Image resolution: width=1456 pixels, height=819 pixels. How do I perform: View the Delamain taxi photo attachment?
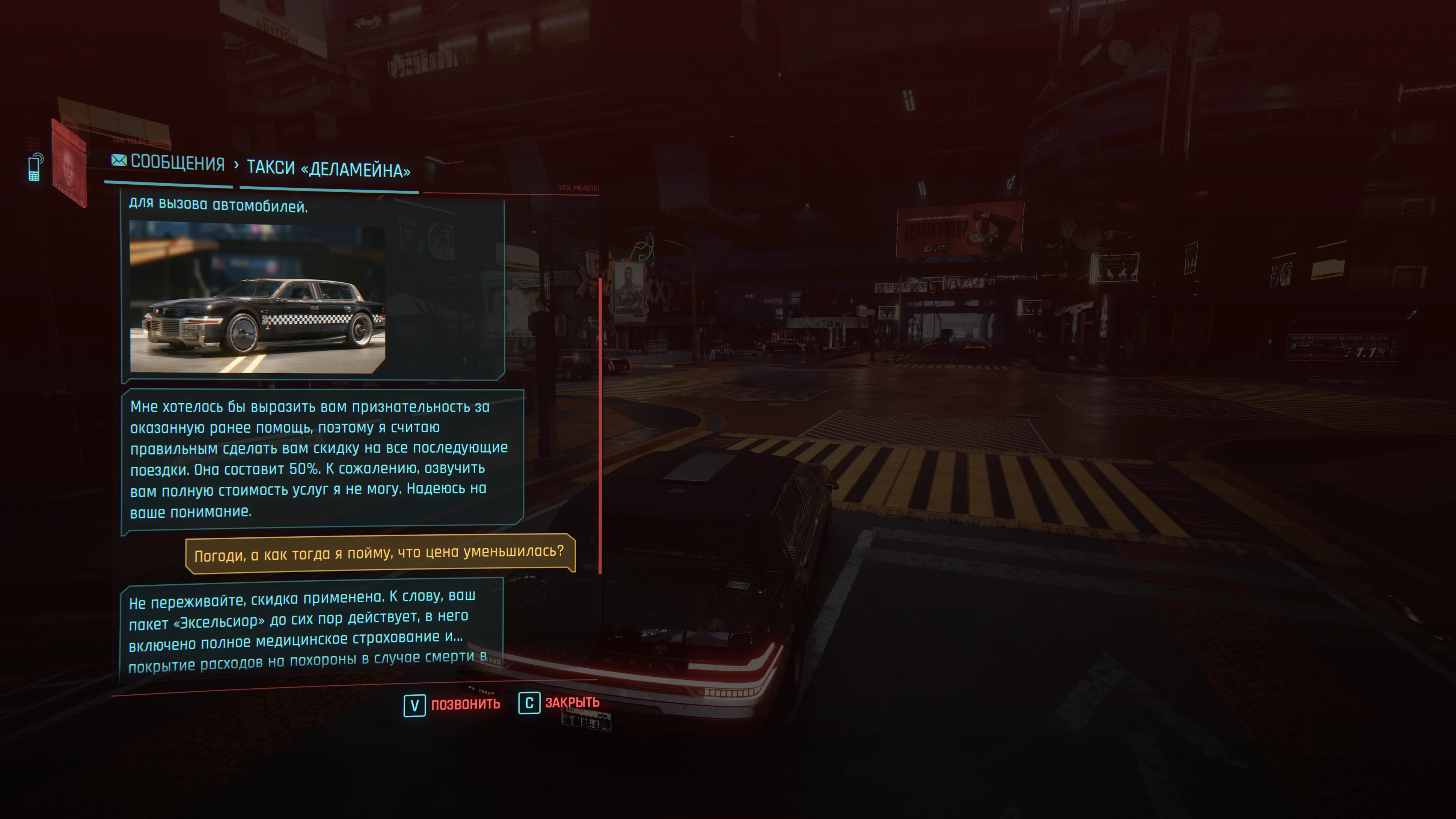coord(257,297)
